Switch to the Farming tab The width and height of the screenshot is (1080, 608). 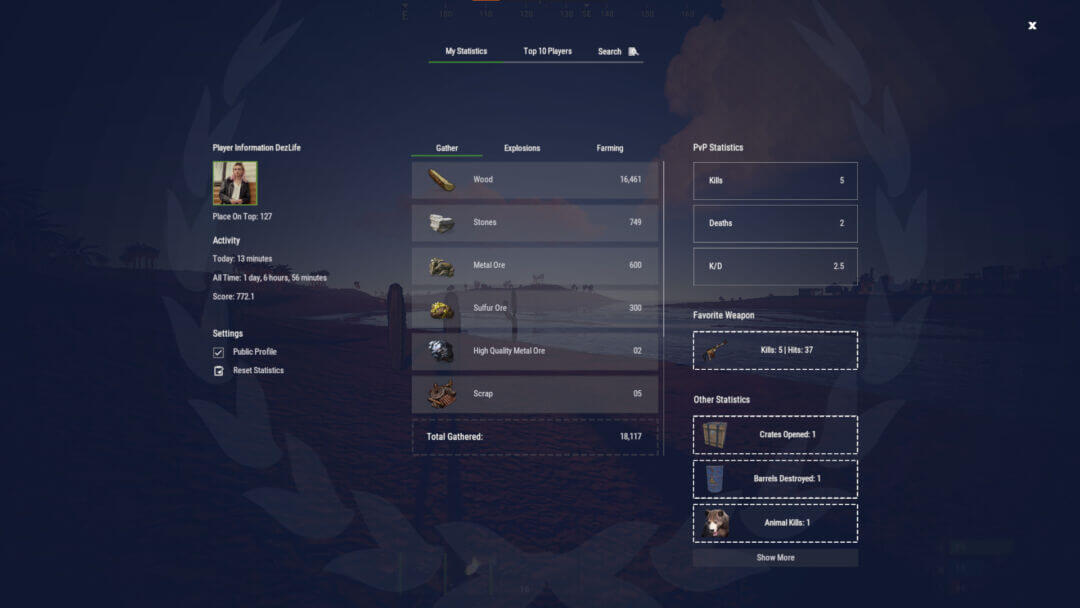point(609,148)
